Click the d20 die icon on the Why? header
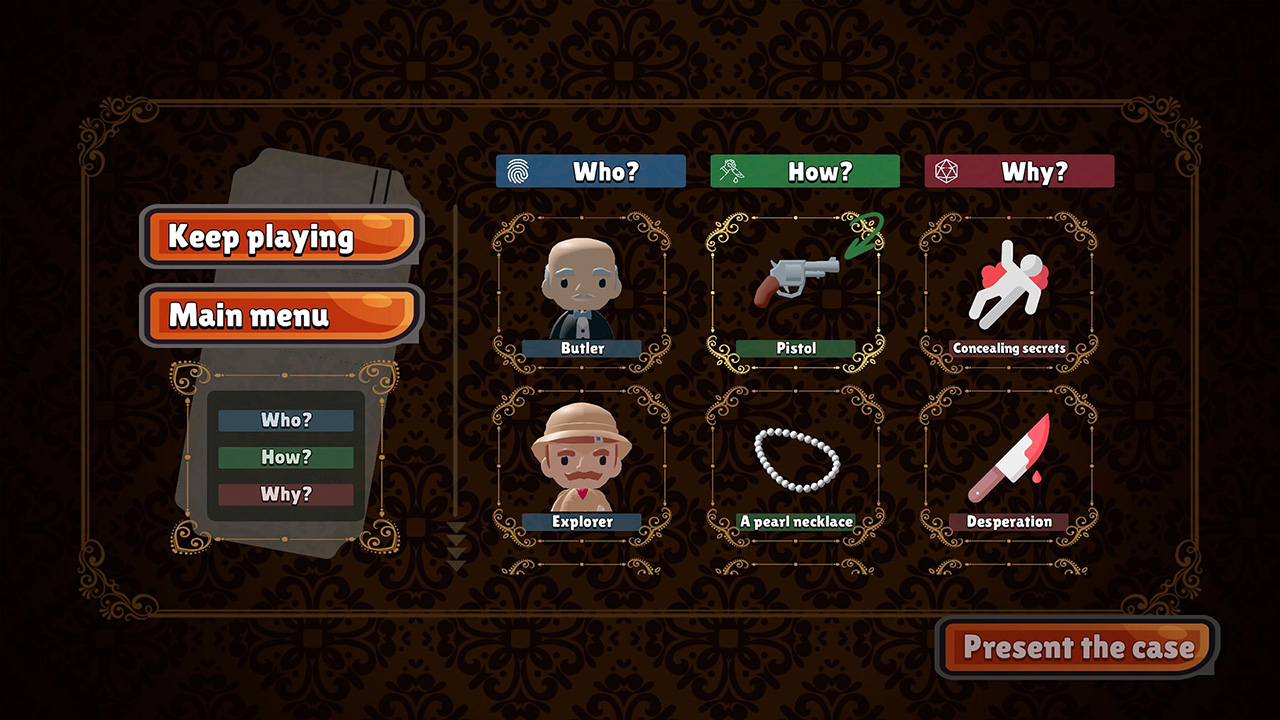This screenshot has height=720, width=1280. (944, 171)
